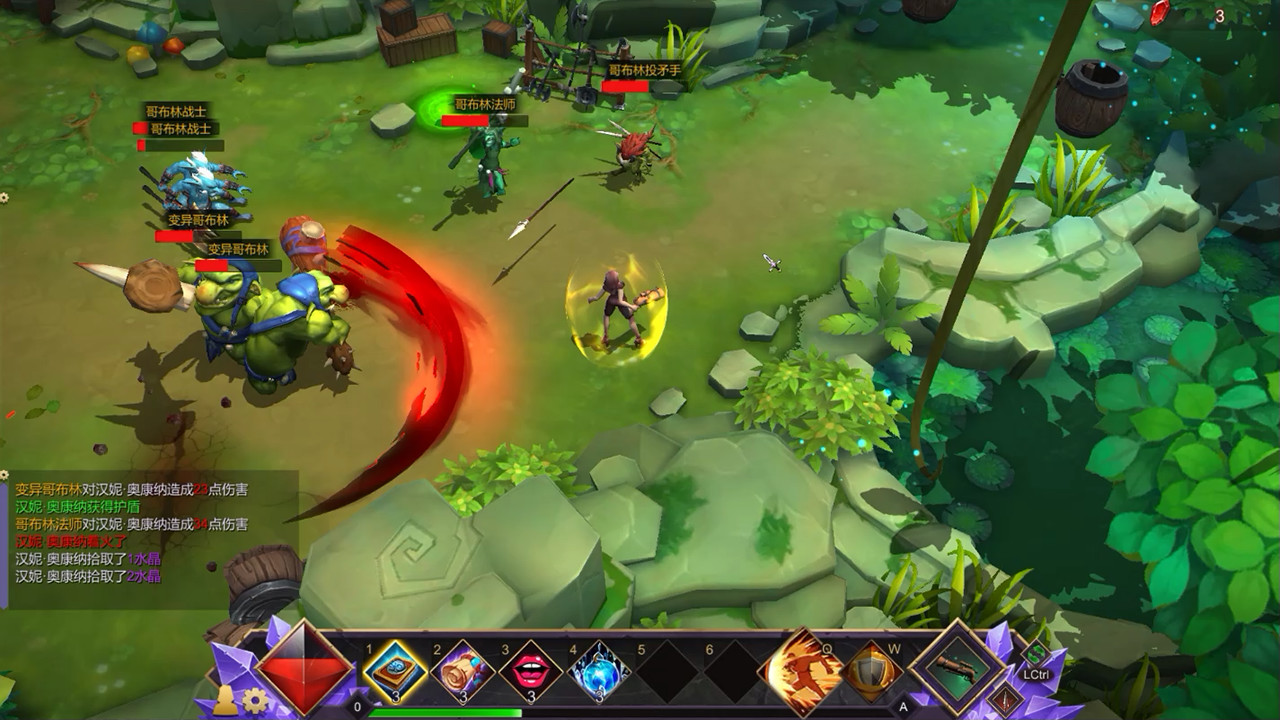This screenshot has width=1280, height=720.
Task: Click the red counter 3 at top right
Action: click(x=1218, y=17)
